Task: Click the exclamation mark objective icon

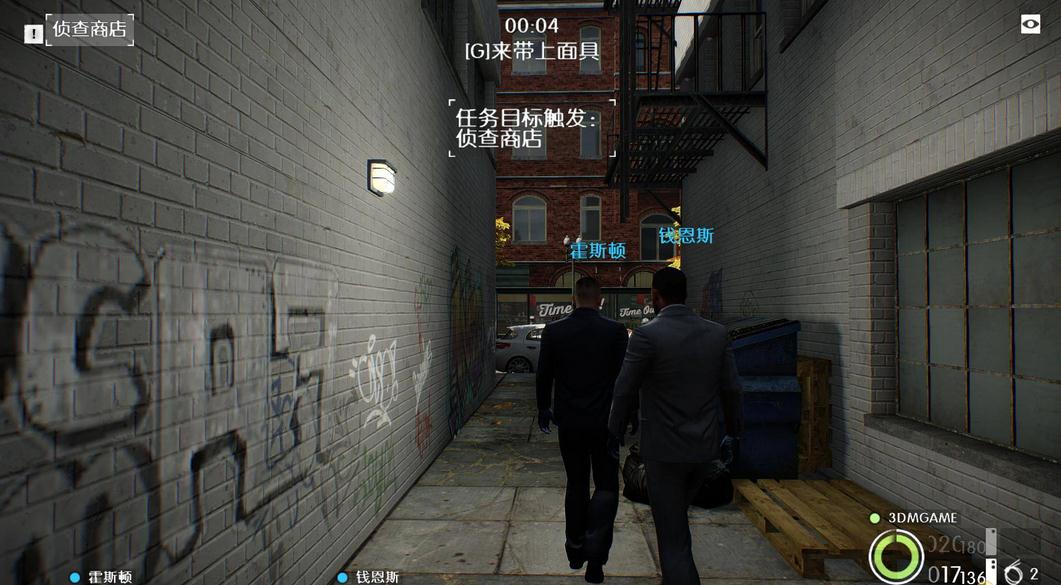Action: click(33, 34)
